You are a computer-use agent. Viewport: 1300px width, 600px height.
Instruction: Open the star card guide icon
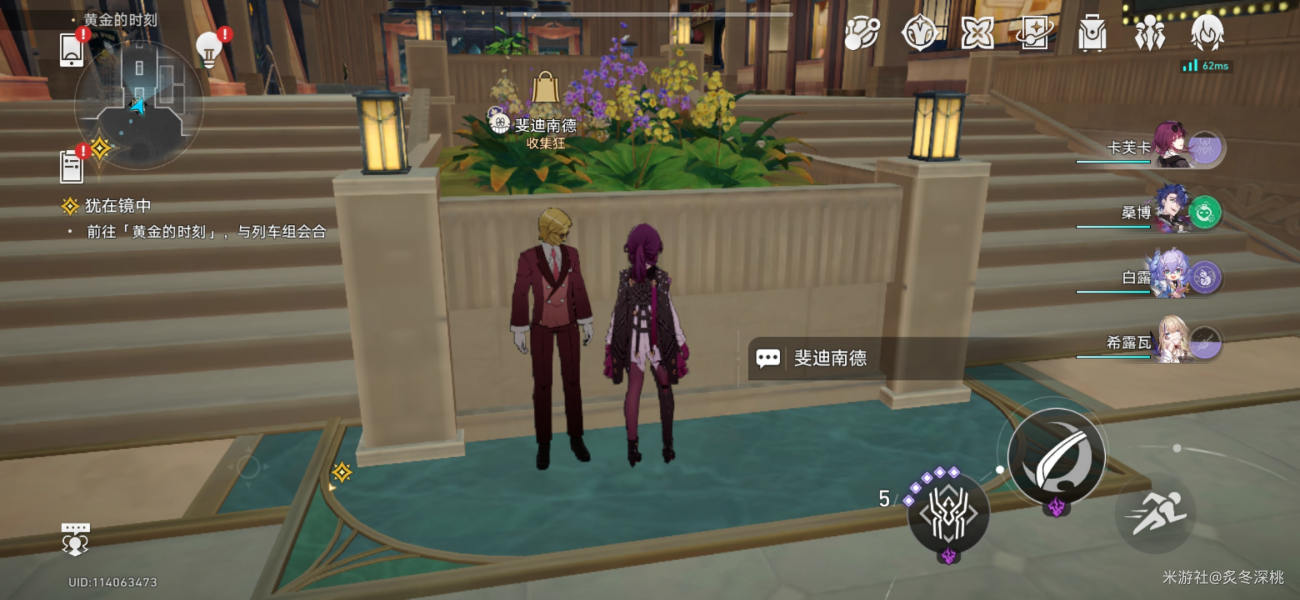click(x=1033, y=34)
